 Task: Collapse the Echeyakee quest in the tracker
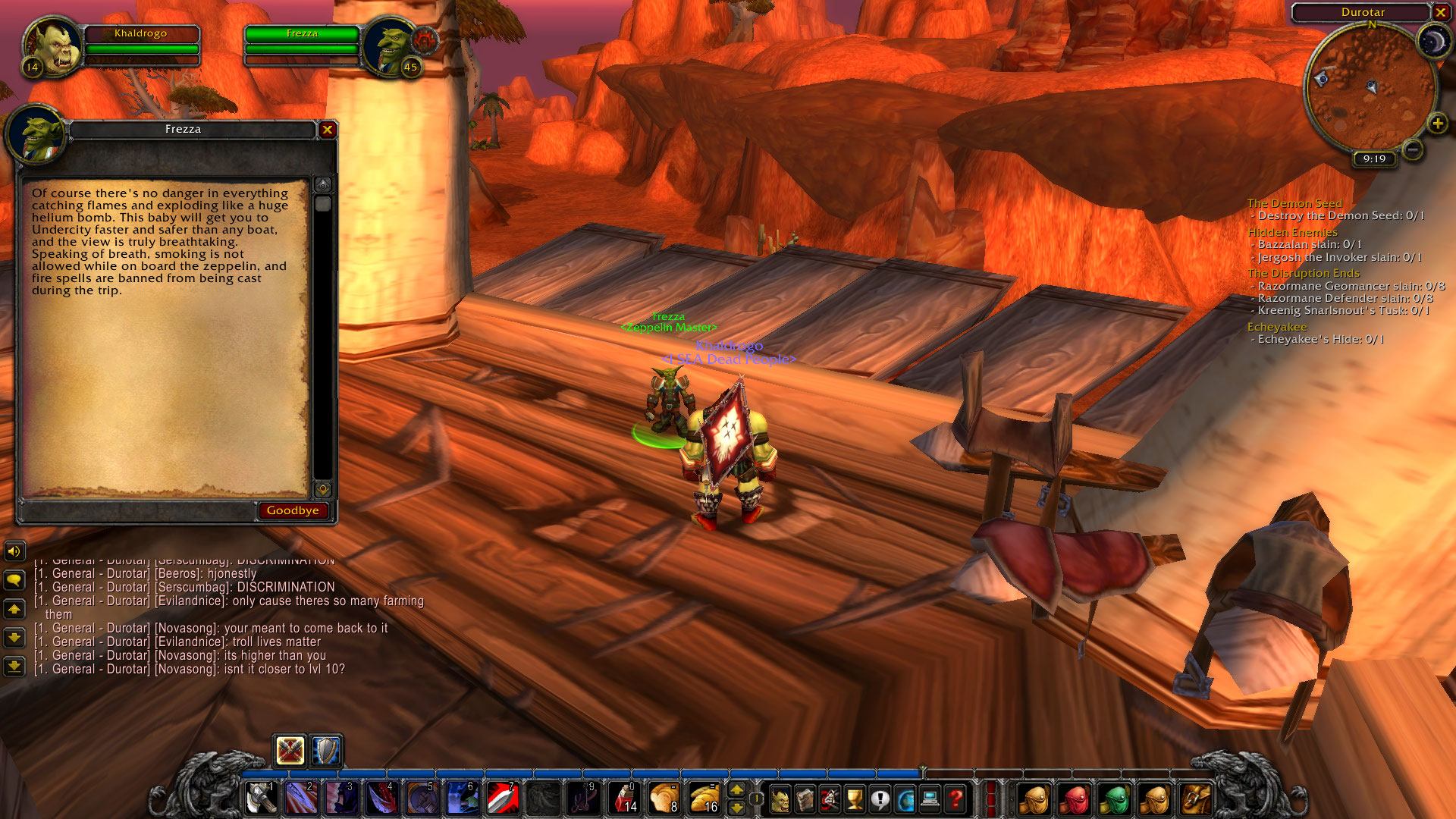coord(1277,326)
